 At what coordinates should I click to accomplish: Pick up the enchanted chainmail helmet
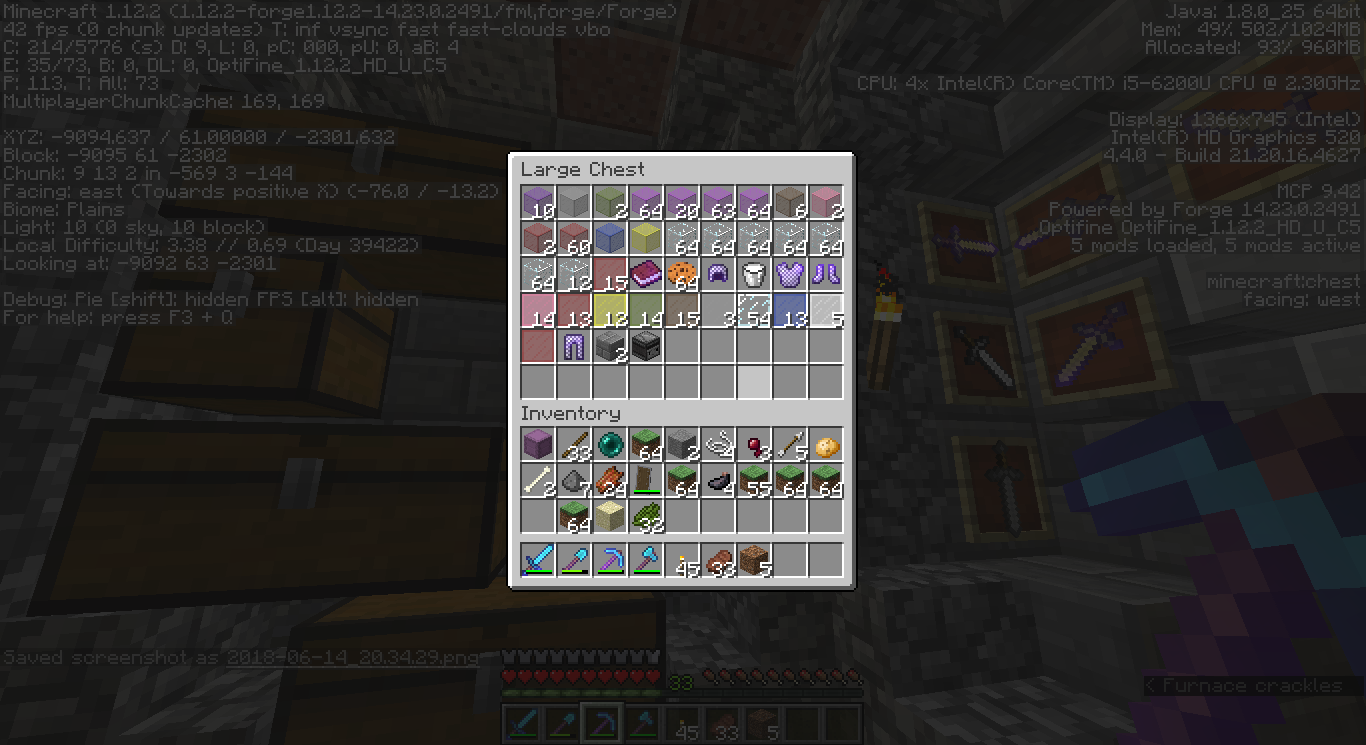[718, 273]
